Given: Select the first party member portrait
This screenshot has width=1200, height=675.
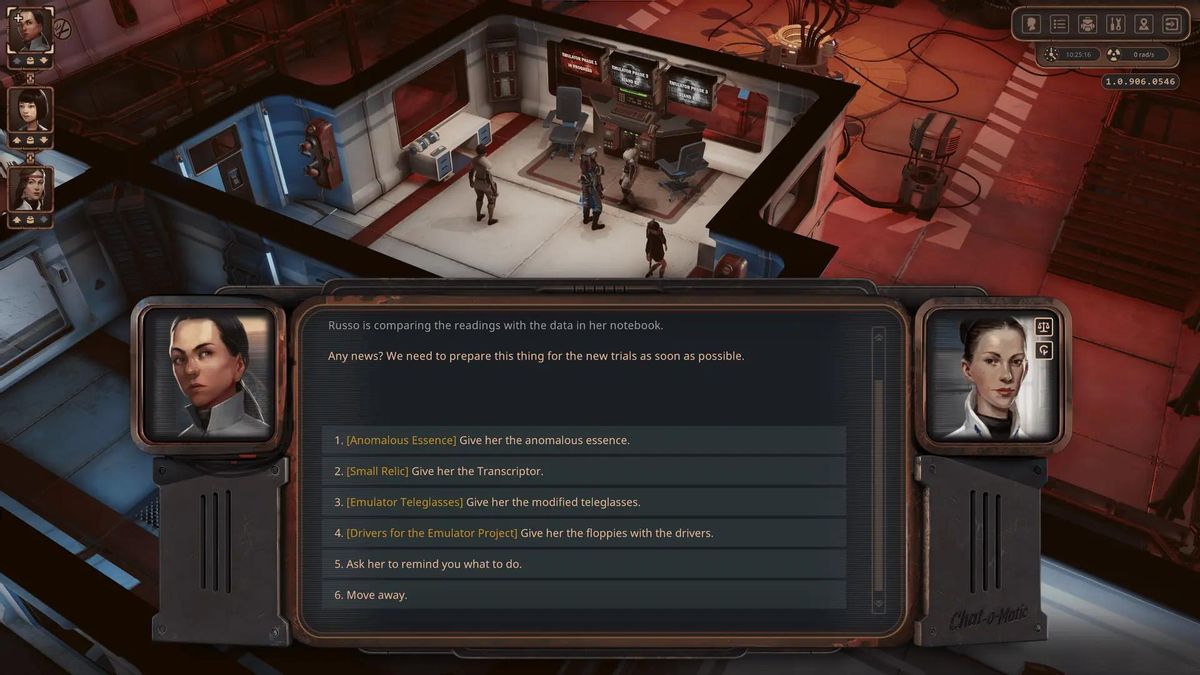Looking at the screenshot, I should pos(29,30).
